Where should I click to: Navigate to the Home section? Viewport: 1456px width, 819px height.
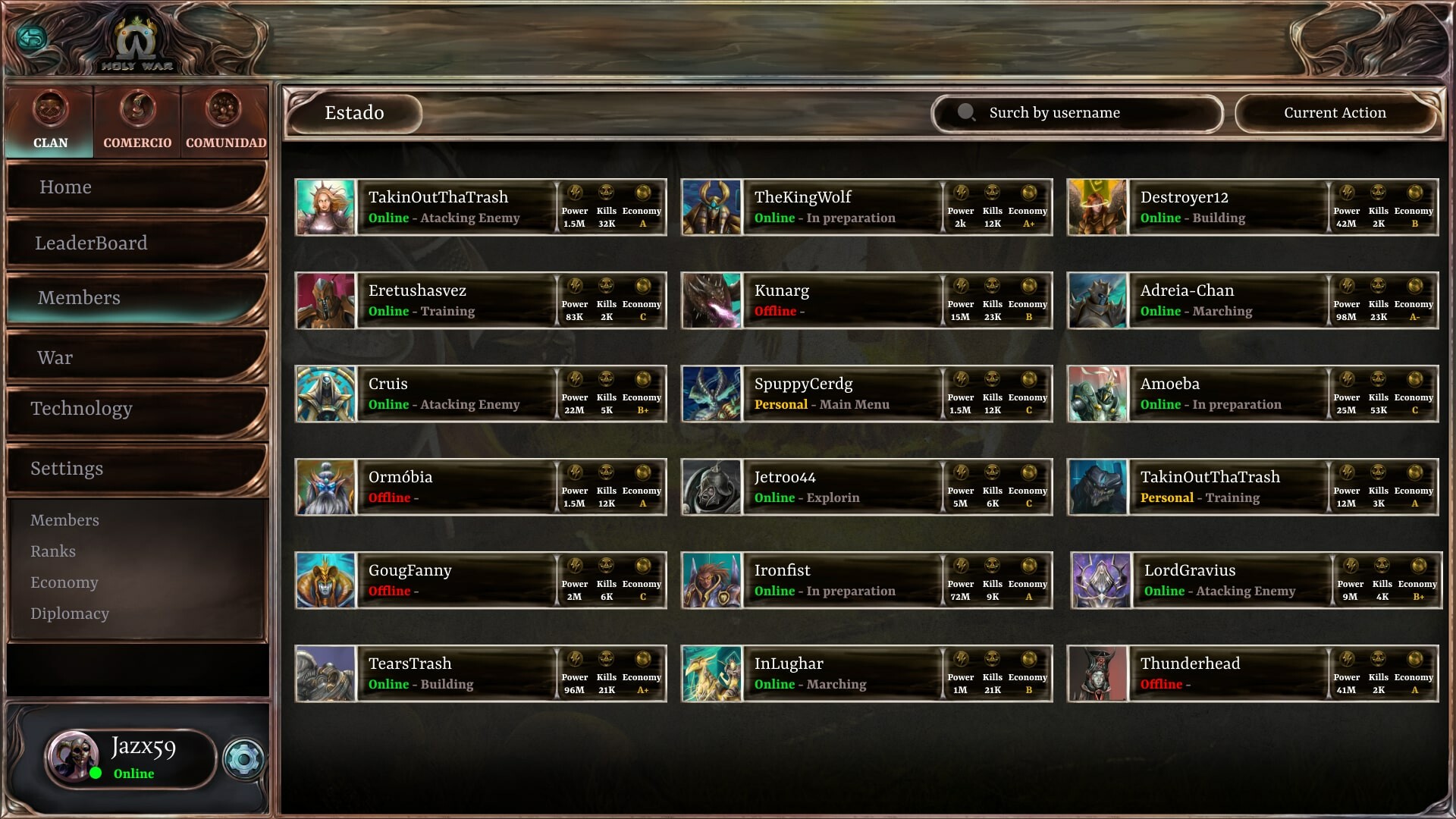click(x=66, y=187)
